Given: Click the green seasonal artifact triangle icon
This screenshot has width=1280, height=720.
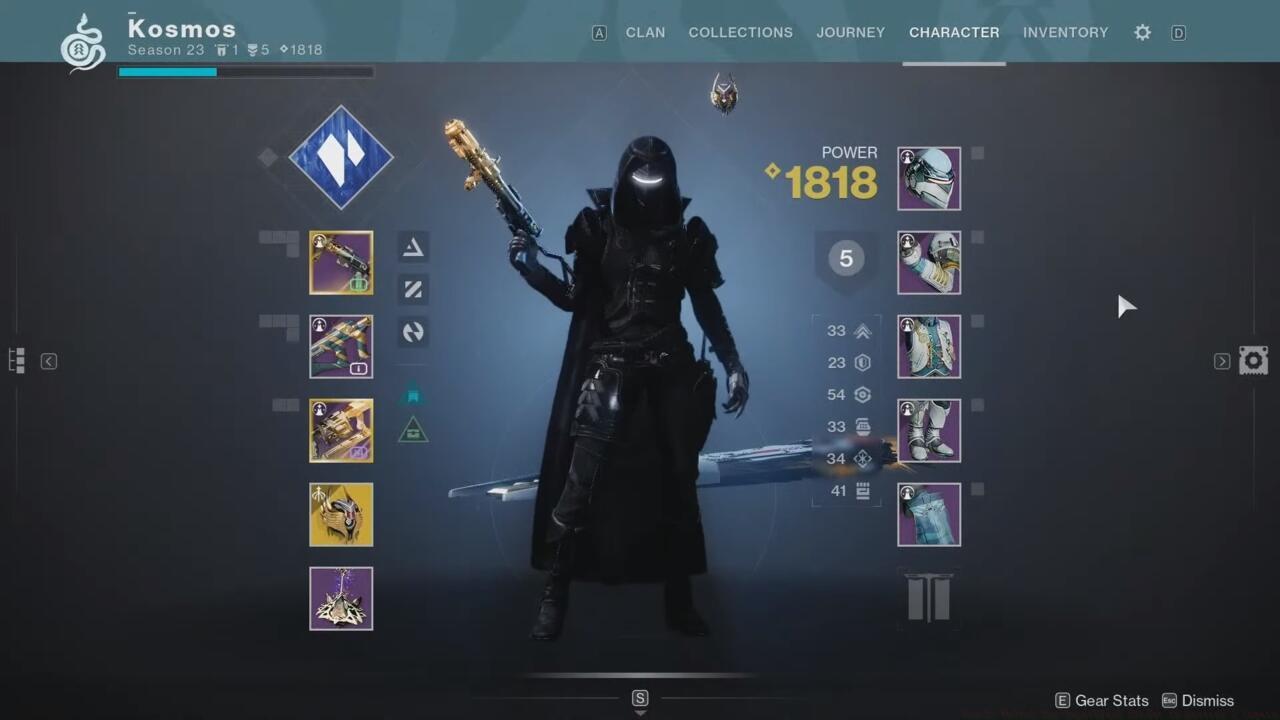Looking at the screenshot, I should pos(413,428).
